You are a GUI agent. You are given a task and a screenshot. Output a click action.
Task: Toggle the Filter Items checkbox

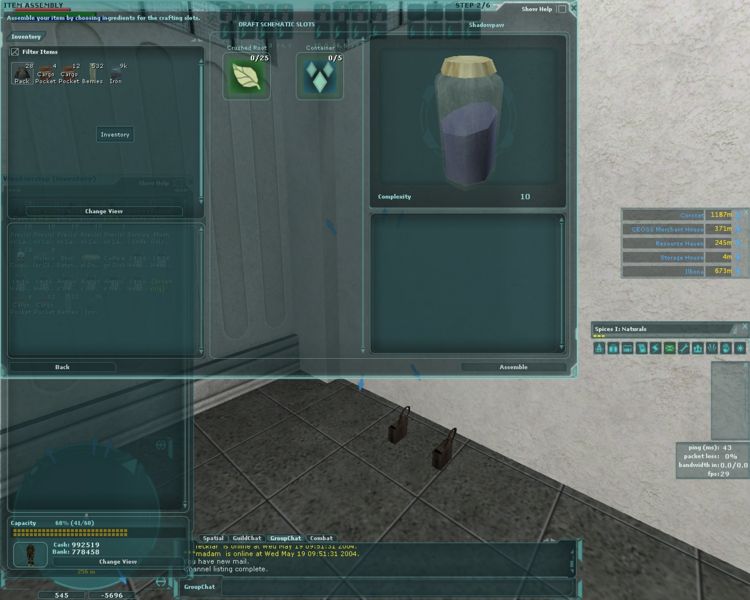15,50
